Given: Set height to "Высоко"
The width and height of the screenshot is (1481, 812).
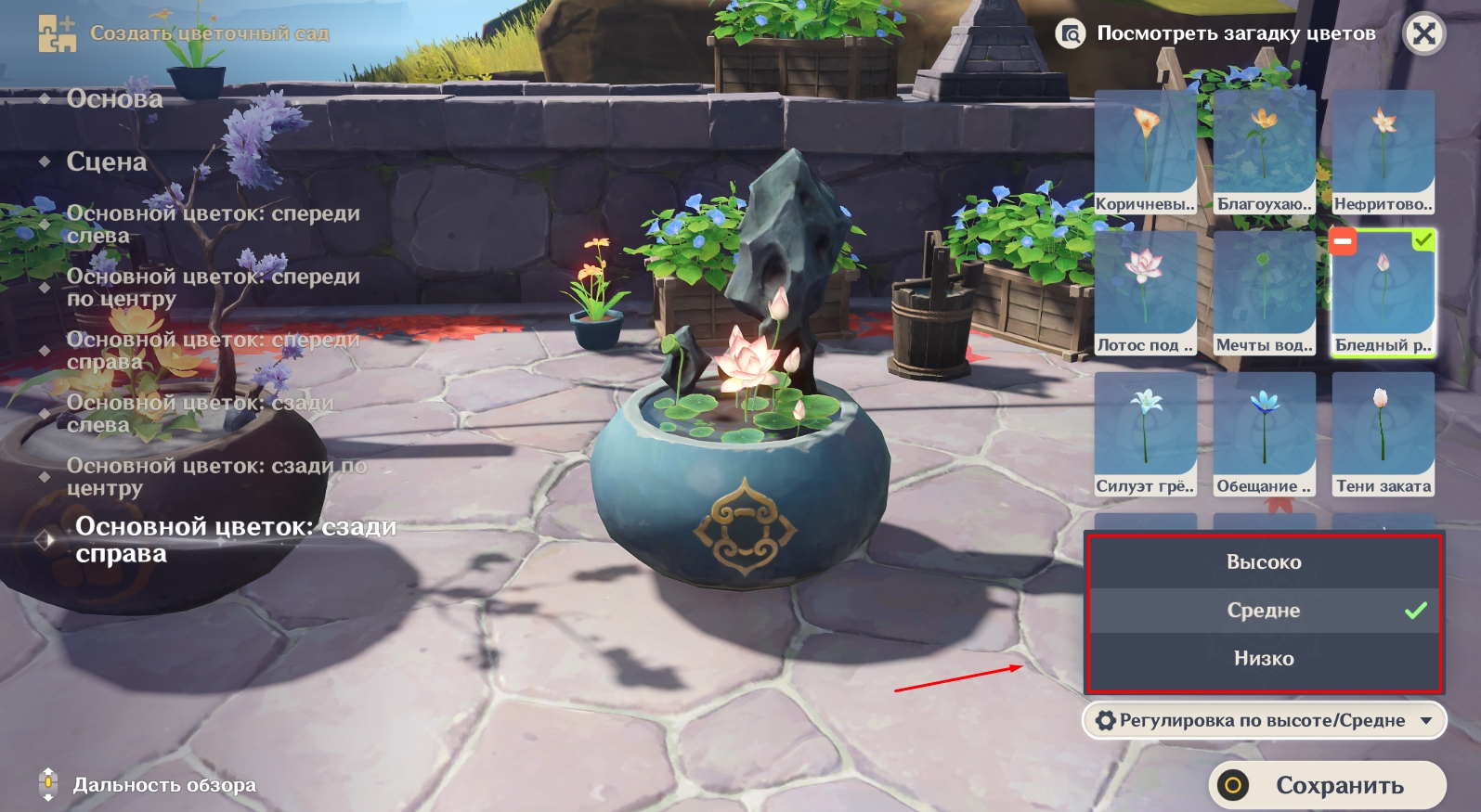Looking at the screenshot, I should [x=1263, y=562].
